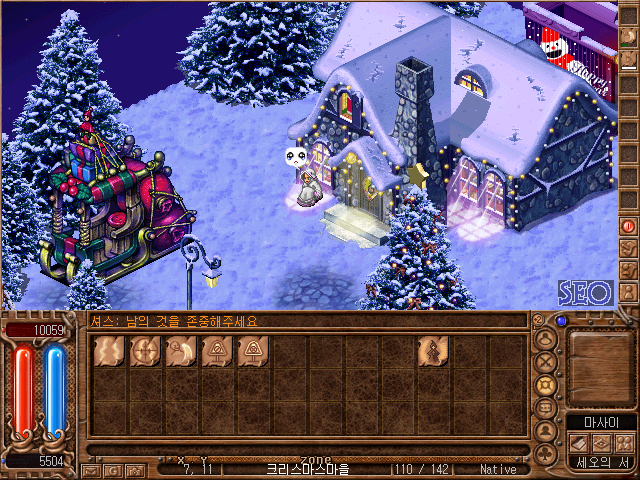Click the blue gem indicator
Screen dimensions: 640x480
[x=561, y=321]
